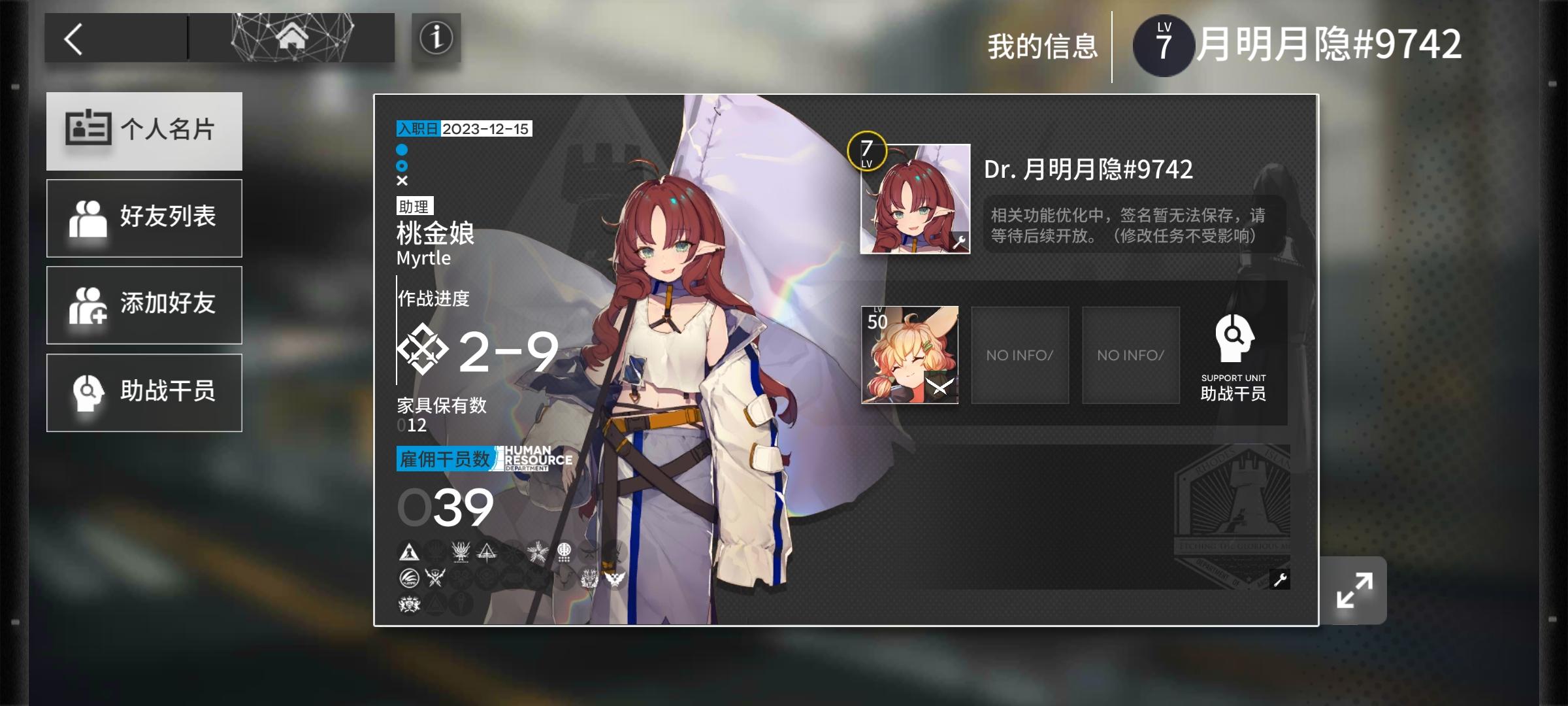Open the first NO INFO support slot
Viewport: 1568px width, 706px height.
pyautogui.click(x=1020, y=354)
